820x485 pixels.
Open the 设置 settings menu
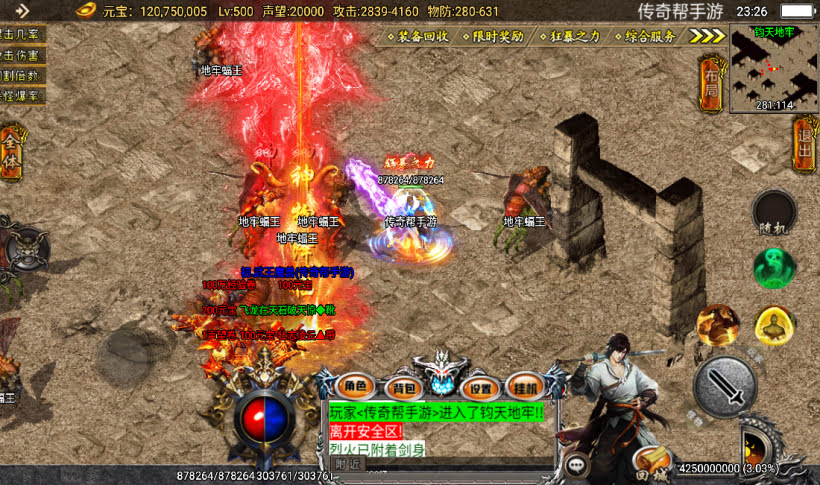point(481,387)
